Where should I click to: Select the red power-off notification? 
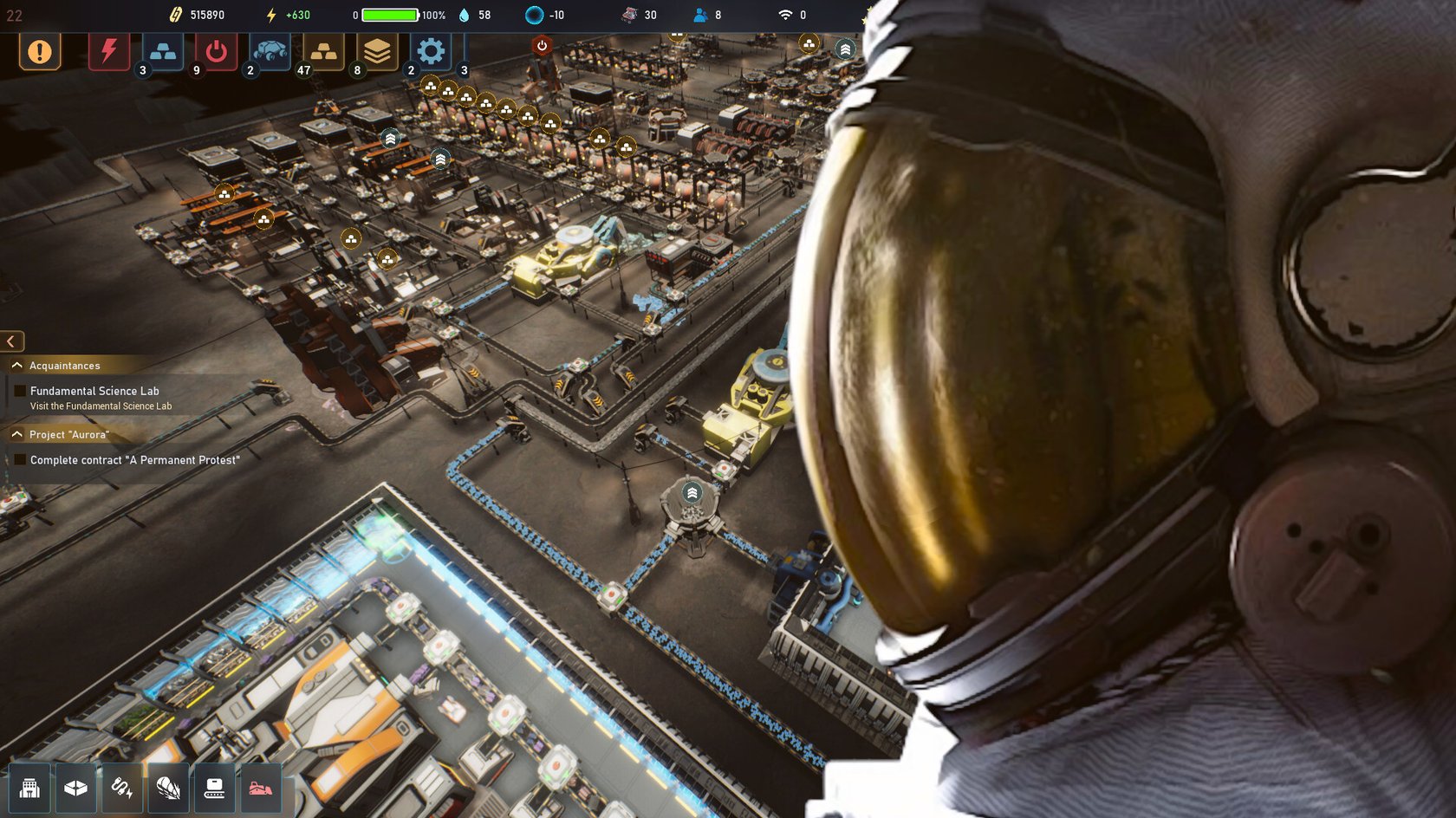click(x=216, y=52)
